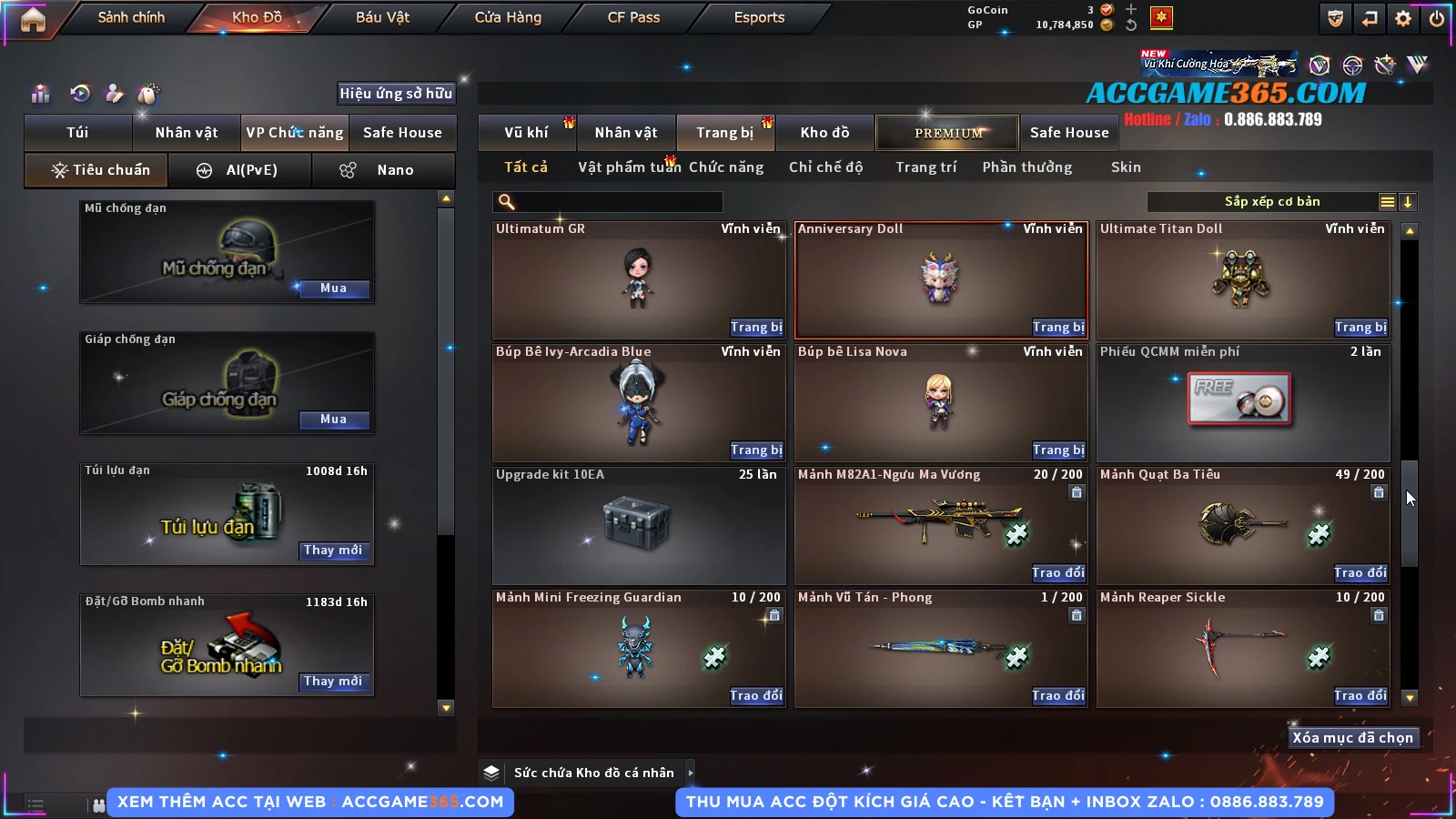Exchange Mảnh Quạt Ba Tiêu fragments
Image resolution: width=1456 pixels, height=819 pixels.
coord(1360,573)
